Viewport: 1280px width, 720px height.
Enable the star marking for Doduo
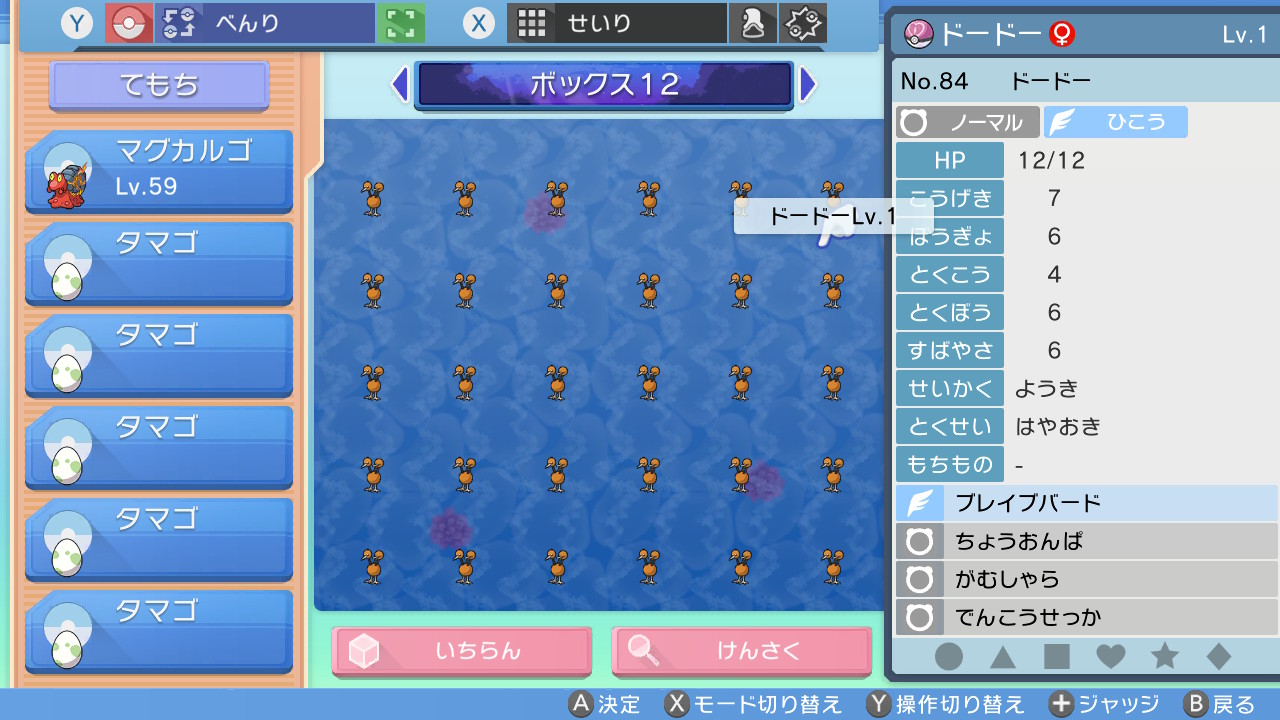(x=1163, y=657)
